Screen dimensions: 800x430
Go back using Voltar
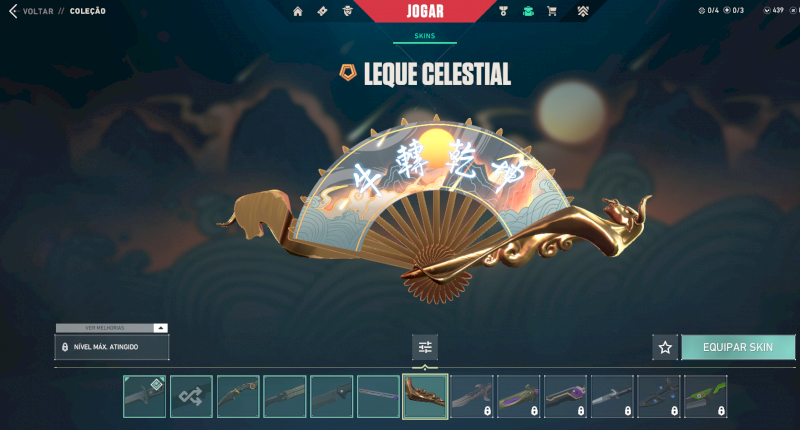[x=30, y=11]
